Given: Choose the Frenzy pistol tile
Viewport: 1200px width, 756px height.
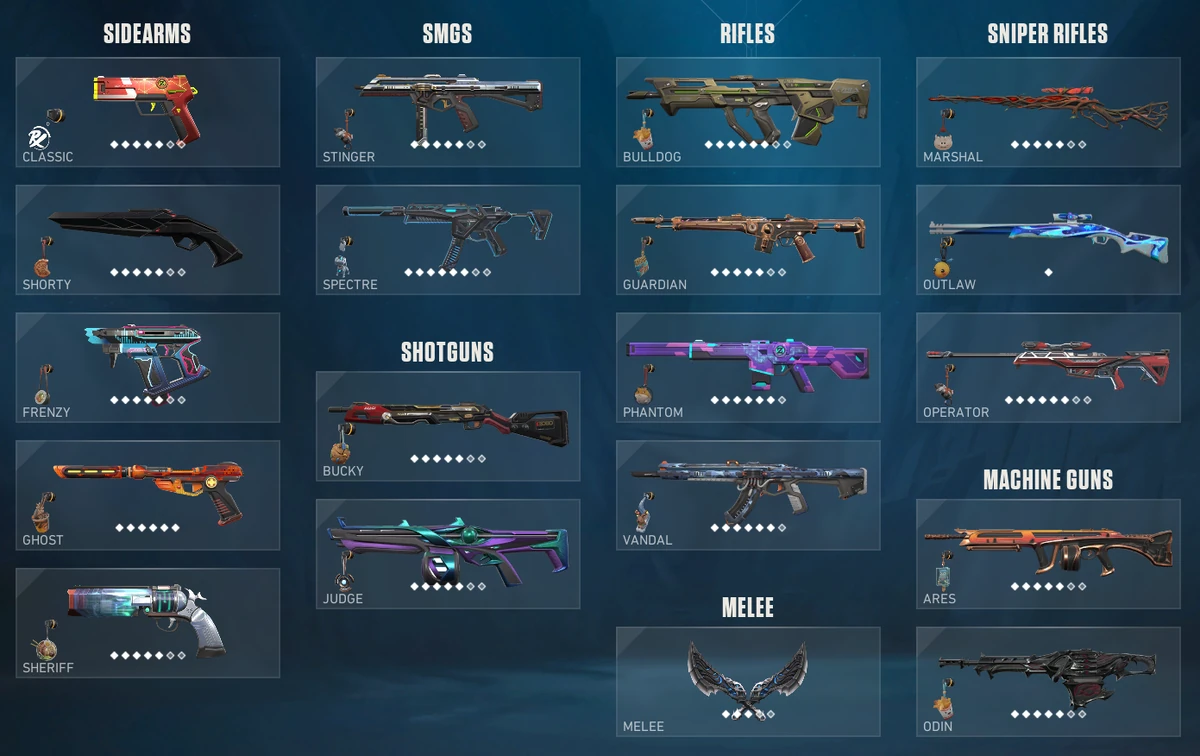Looking at the screenshot, I should (147, 367).
